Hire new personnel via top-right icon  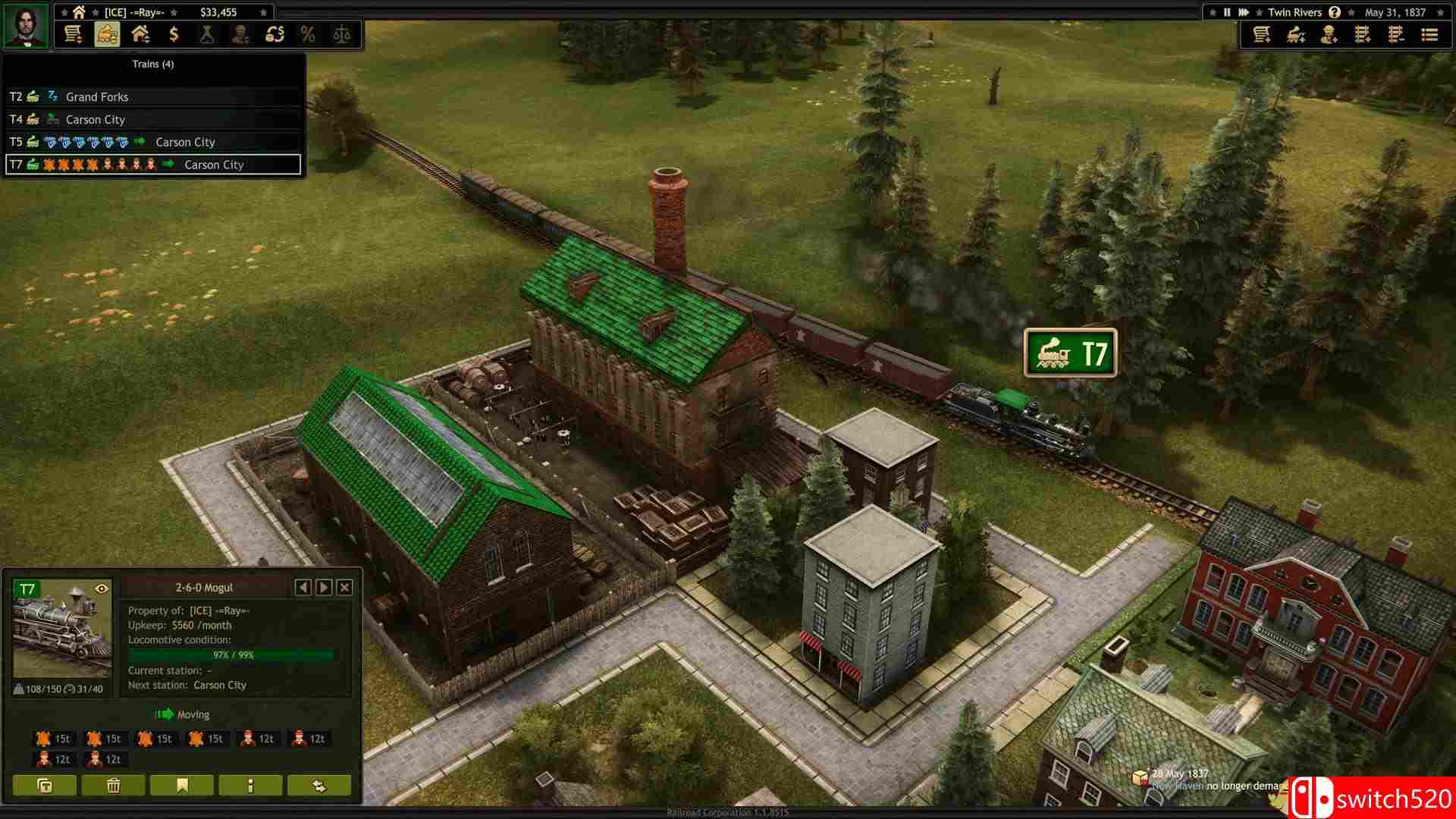point(1327,35)
